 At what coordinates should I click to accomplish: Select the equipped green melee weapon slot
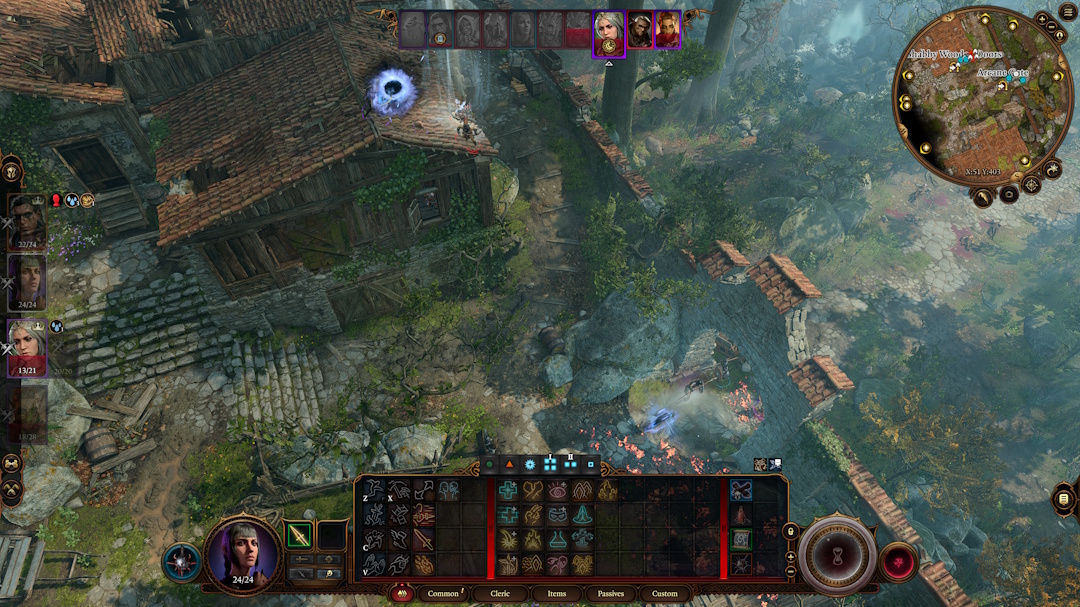299,536
